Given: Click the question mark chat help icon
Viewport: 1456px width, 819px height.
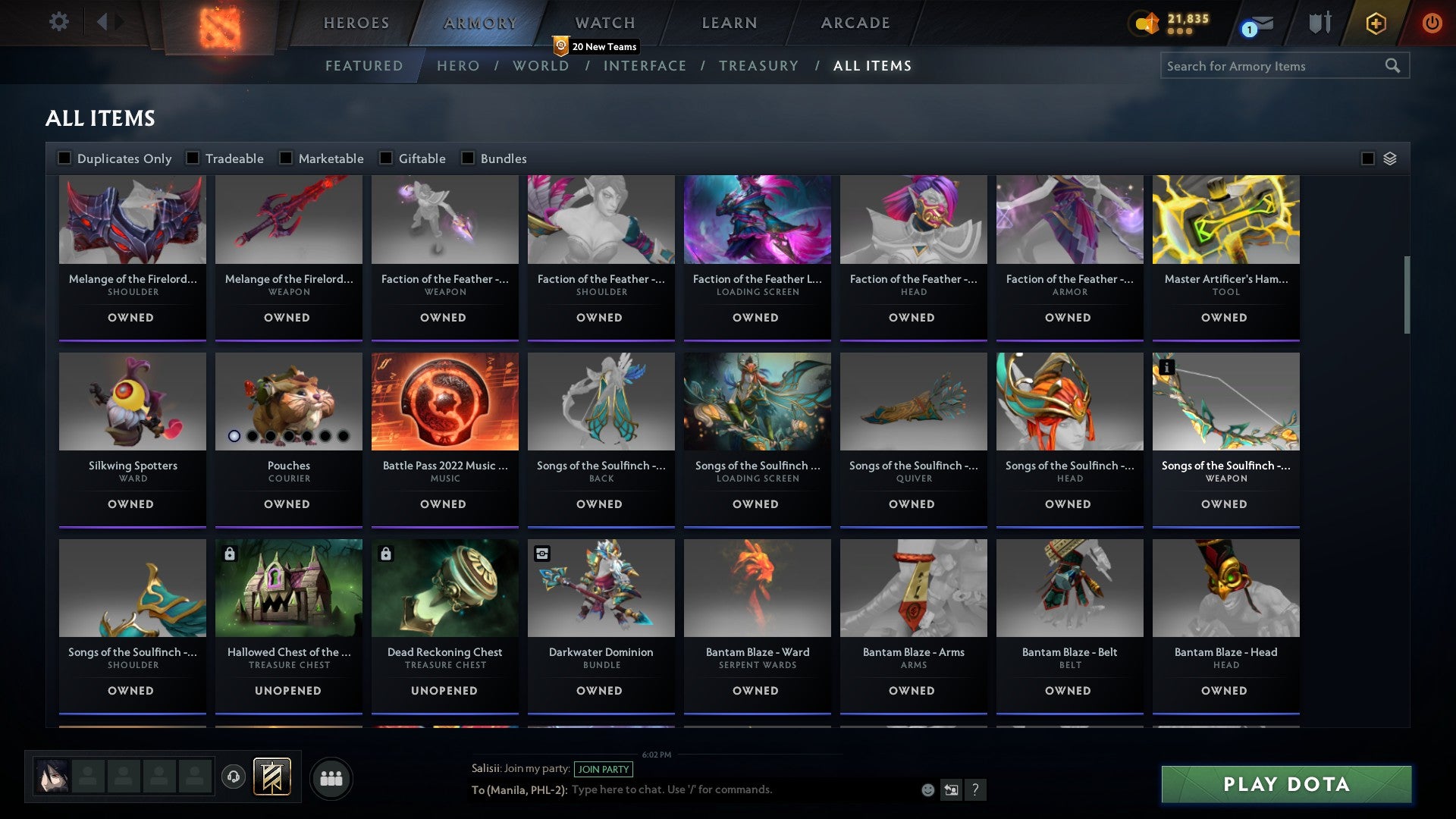Looking at the screenshot, I should pyautogui.click(x=976, y=789).
